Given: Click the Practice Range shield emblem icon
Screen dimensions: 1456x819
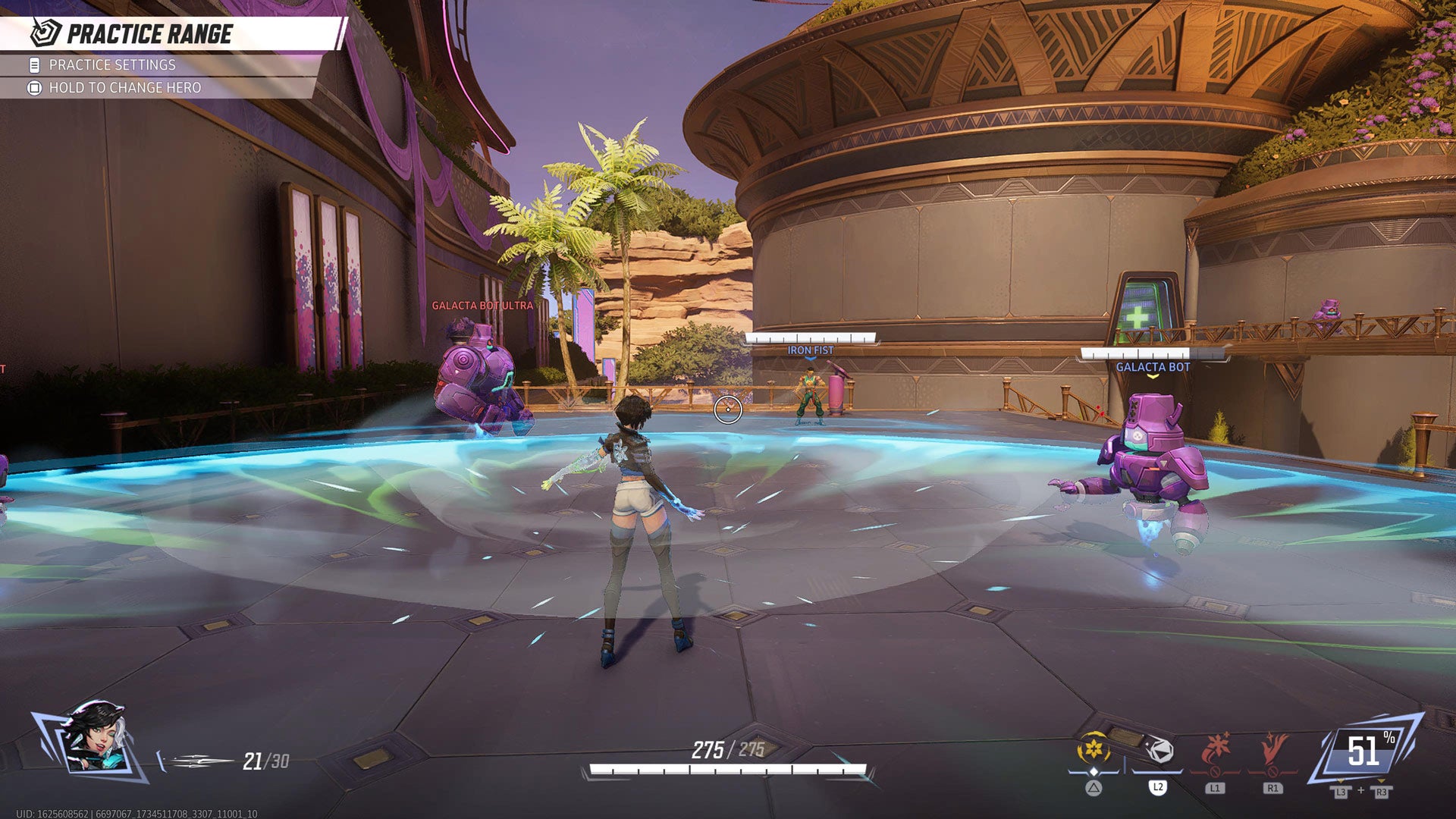Looking at the screenshot, I should (44, 32).
